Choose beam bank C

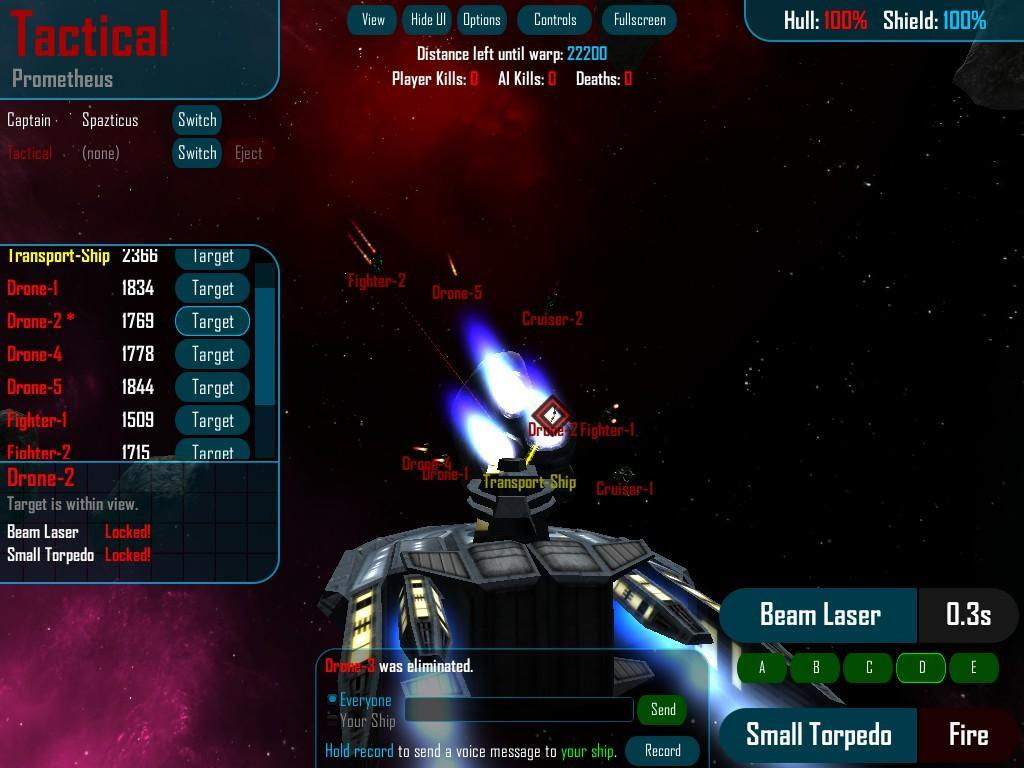click(x=869, y=668)
